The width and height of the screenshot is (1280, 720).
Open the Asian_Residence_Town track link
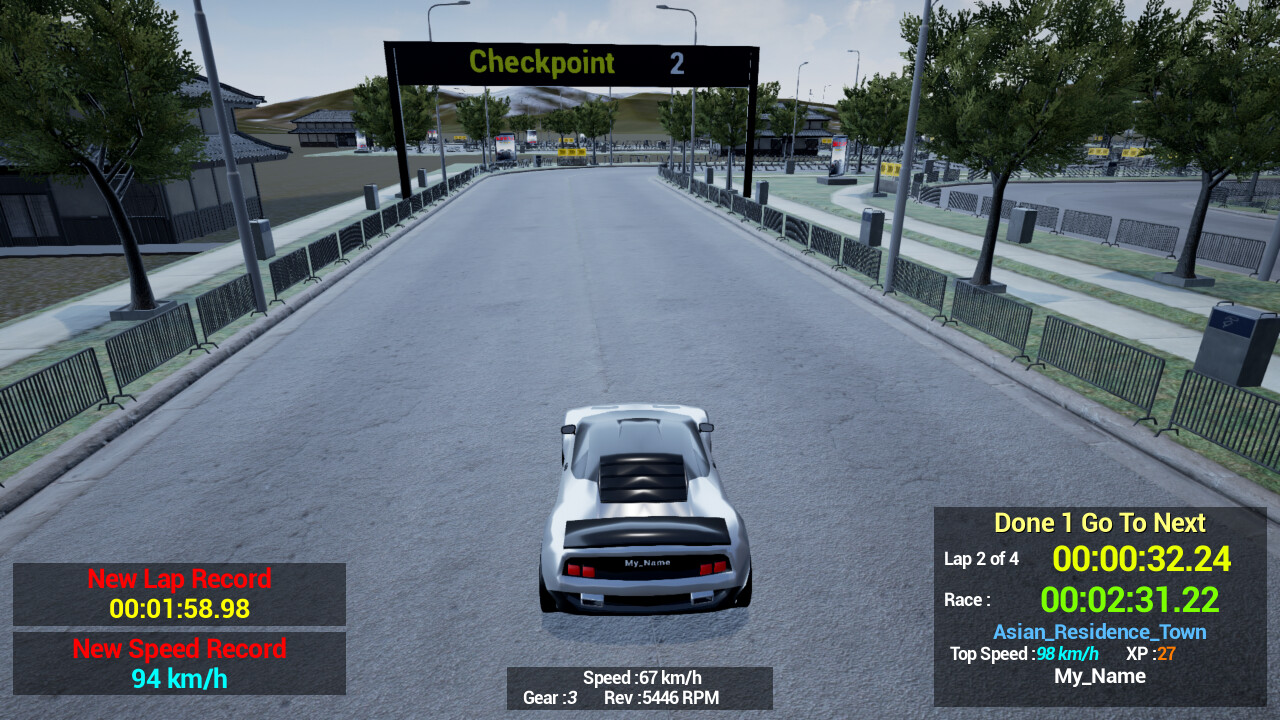[x=1099, y=632]
